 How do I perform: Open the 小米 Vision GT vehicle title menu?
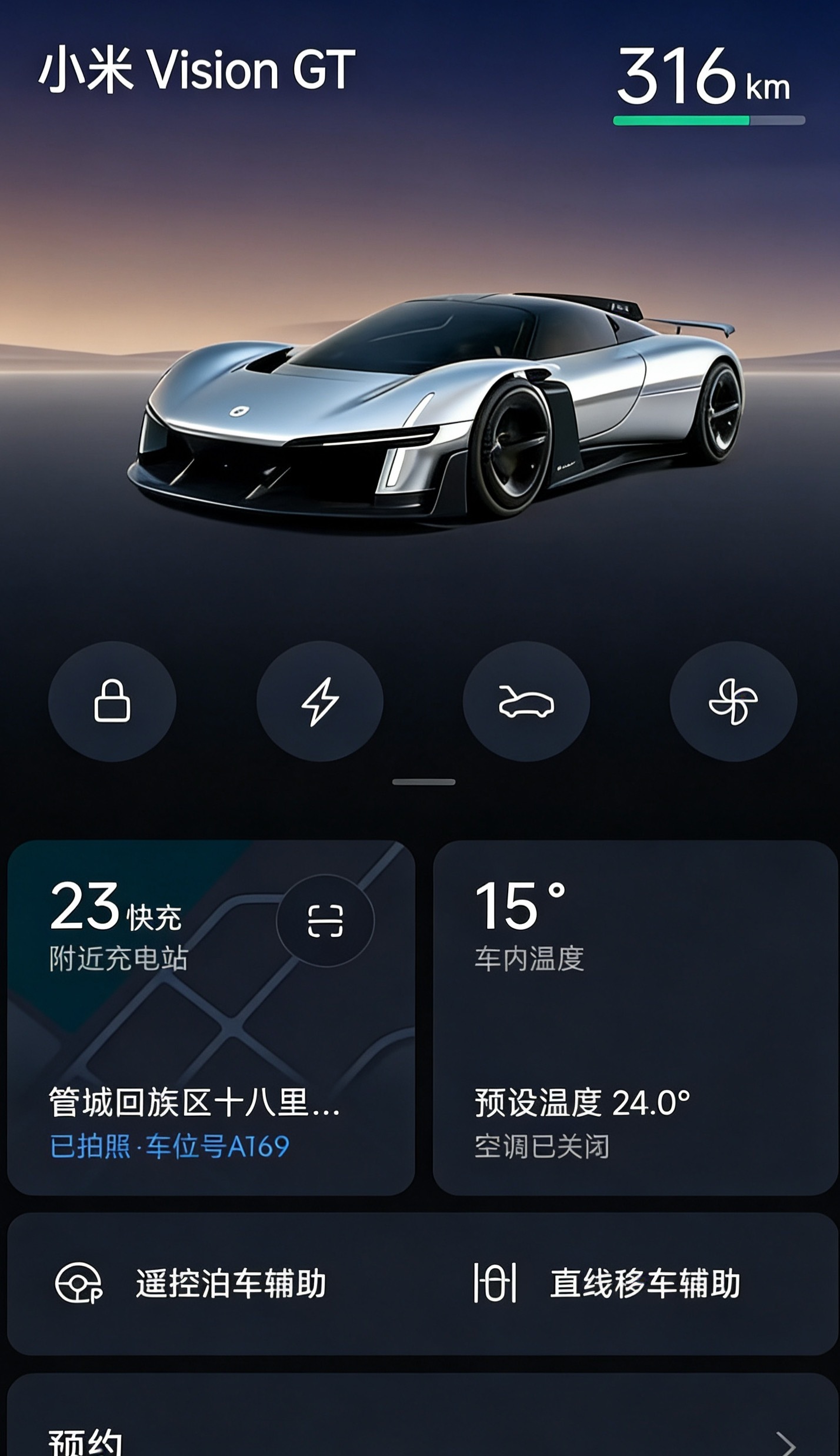pos(198,69)
